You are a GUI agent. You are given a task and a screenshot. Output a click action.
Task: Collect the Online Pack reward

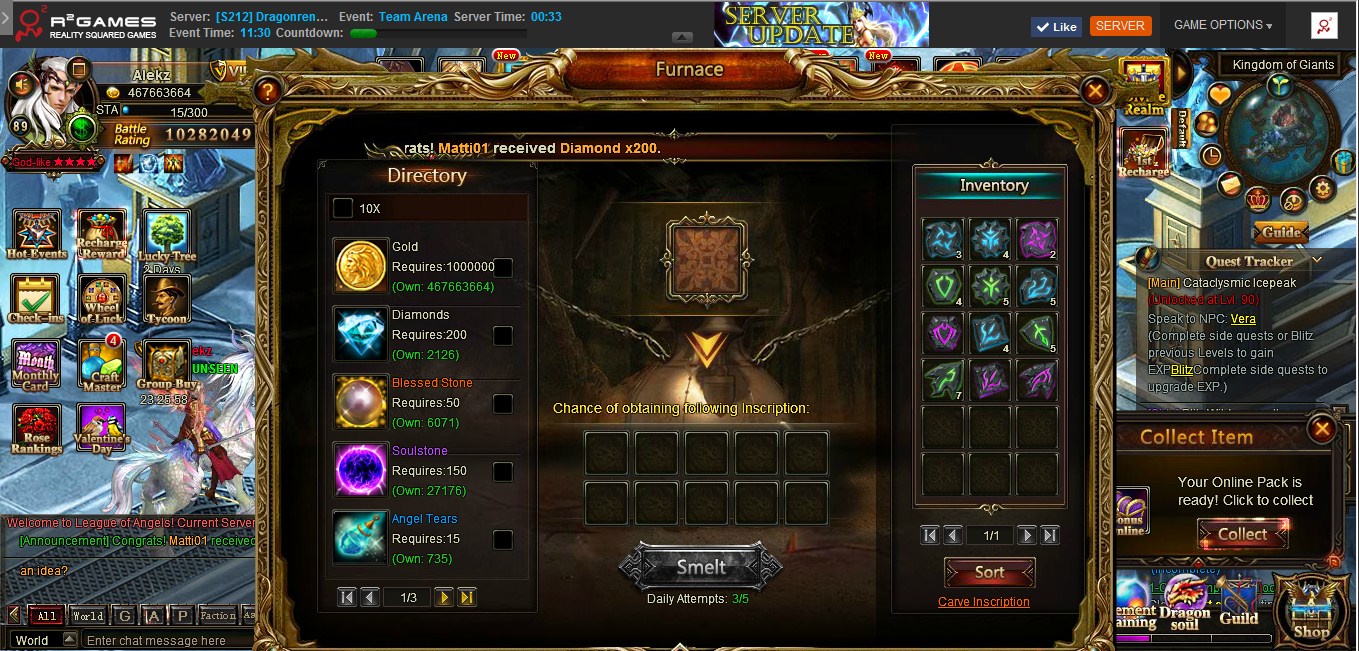[1242, 534]
